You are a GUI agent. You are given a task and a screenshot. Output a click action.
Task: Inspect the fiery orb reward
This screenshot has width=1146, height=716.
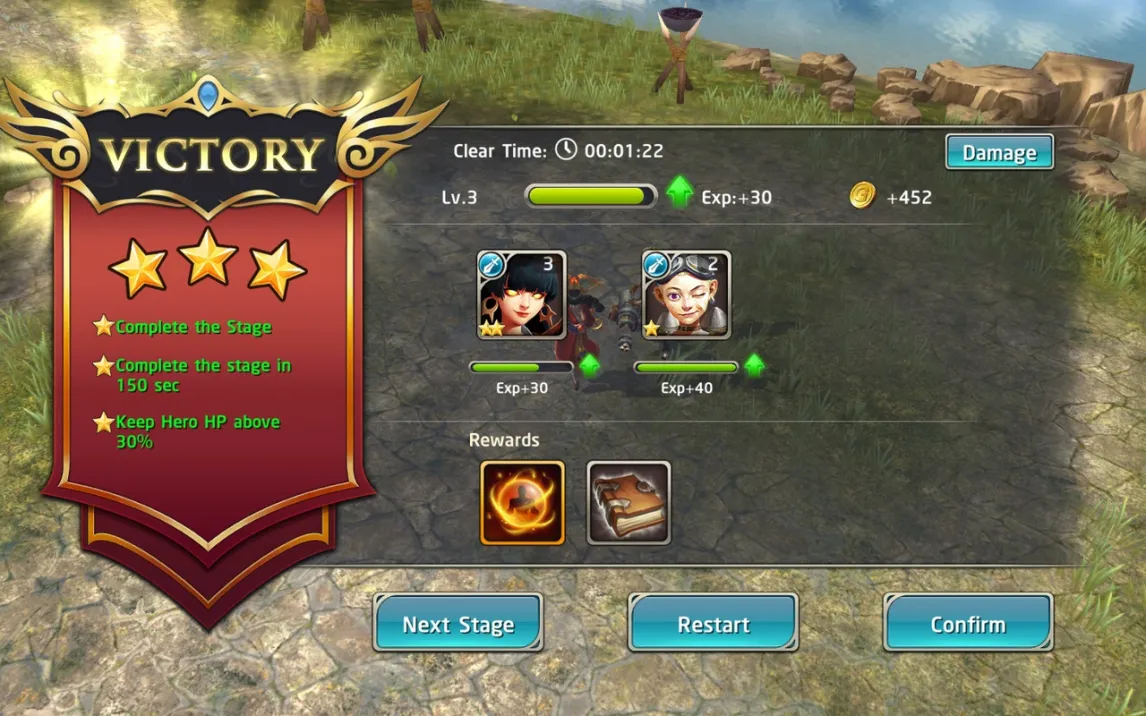523,502
